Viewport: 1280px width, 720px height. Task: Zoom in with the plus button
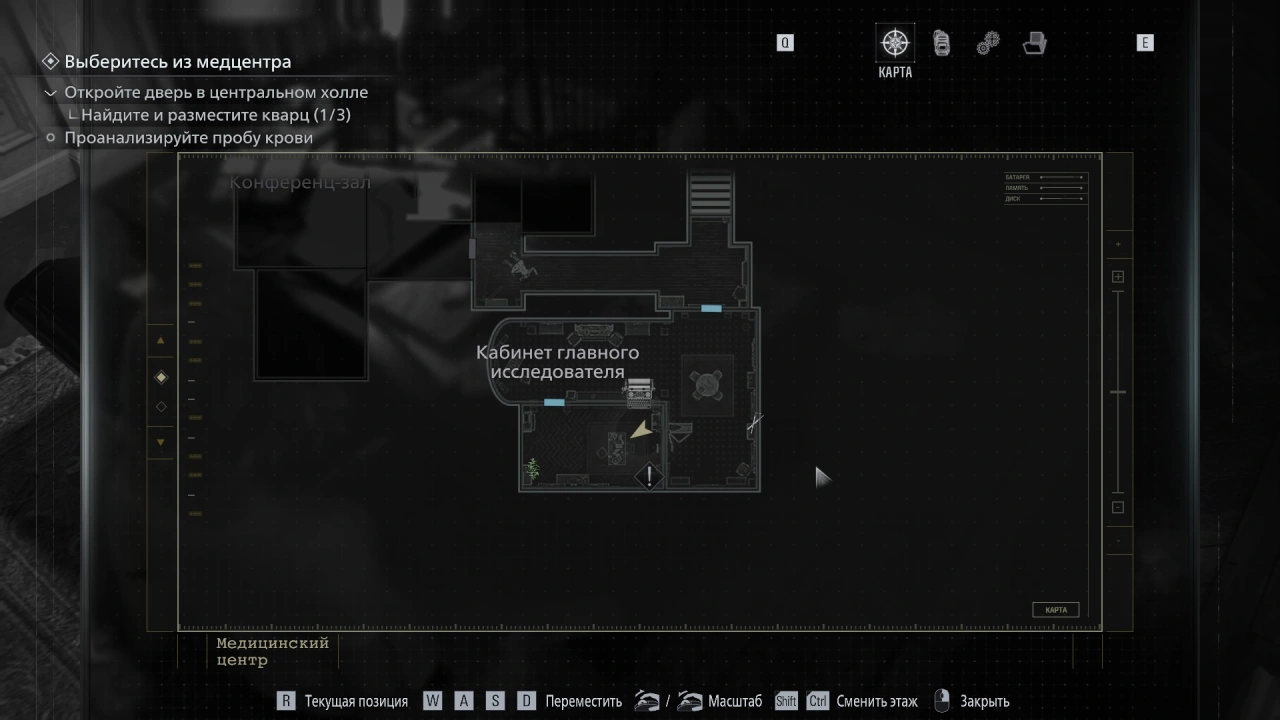click(1118, 277)
